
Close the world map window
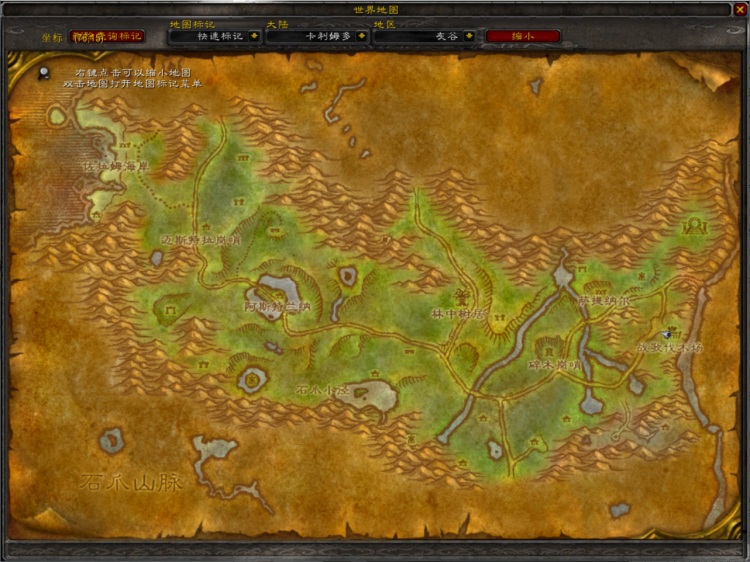740,9
